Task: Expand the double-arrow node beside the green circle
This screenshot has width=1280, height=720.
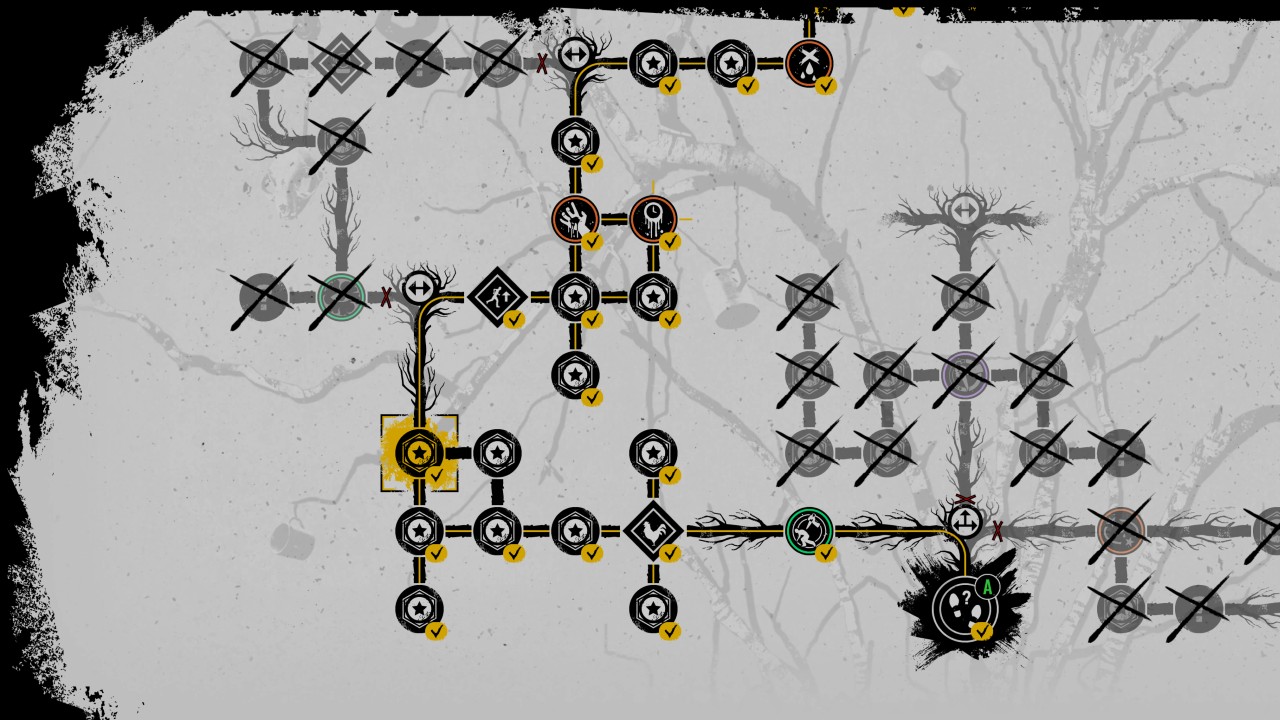Action: [x=420, y=287]
